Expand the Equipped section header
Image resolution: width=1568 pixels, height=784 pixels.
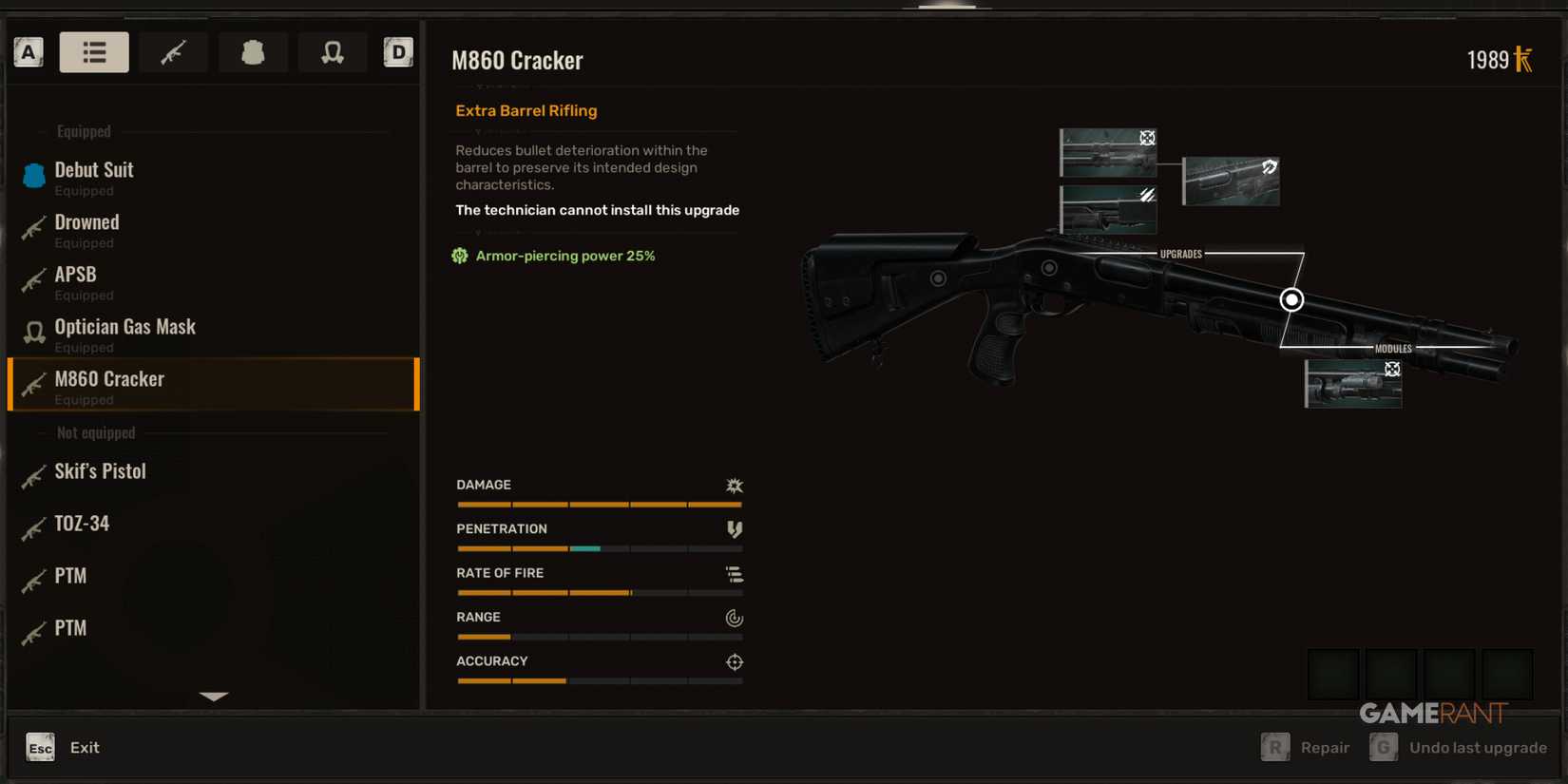pos(83,131)
